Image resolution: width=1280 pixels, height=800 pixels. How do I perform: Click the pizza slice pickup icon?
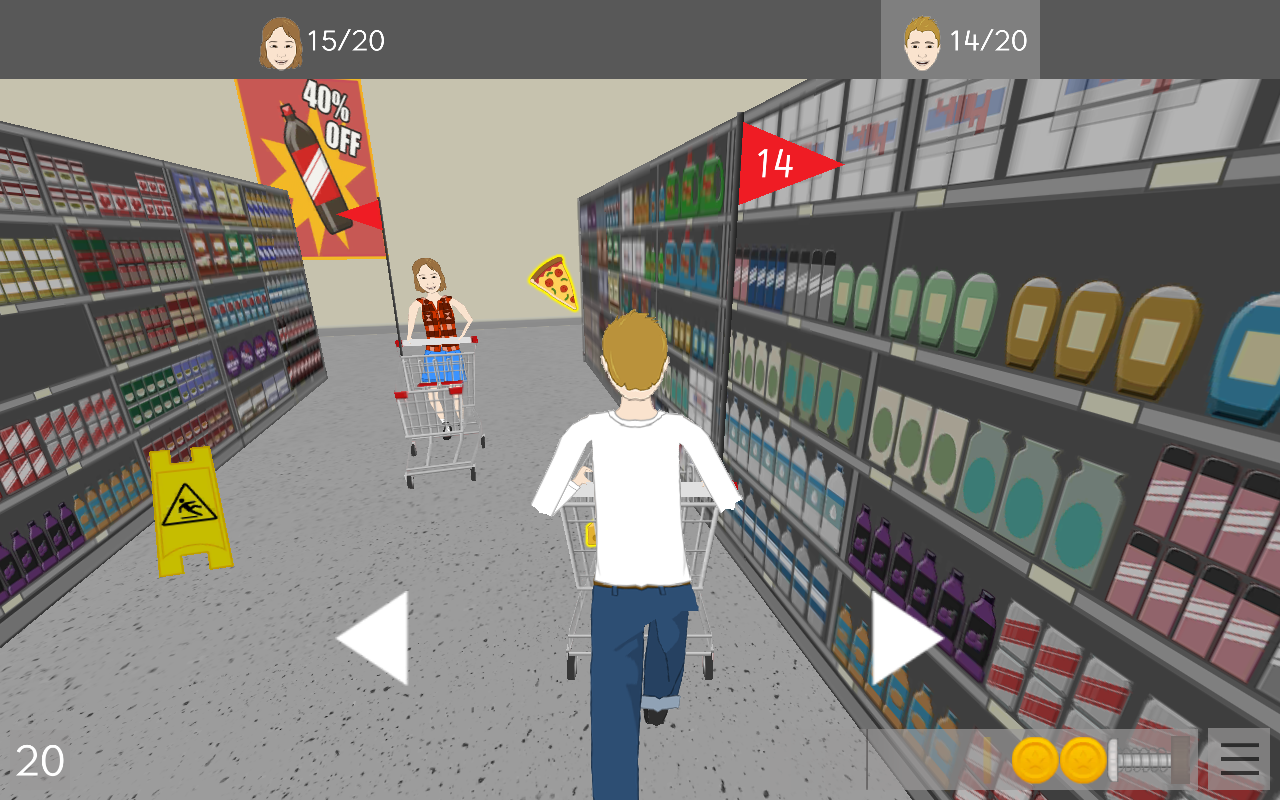coord(551,283)
